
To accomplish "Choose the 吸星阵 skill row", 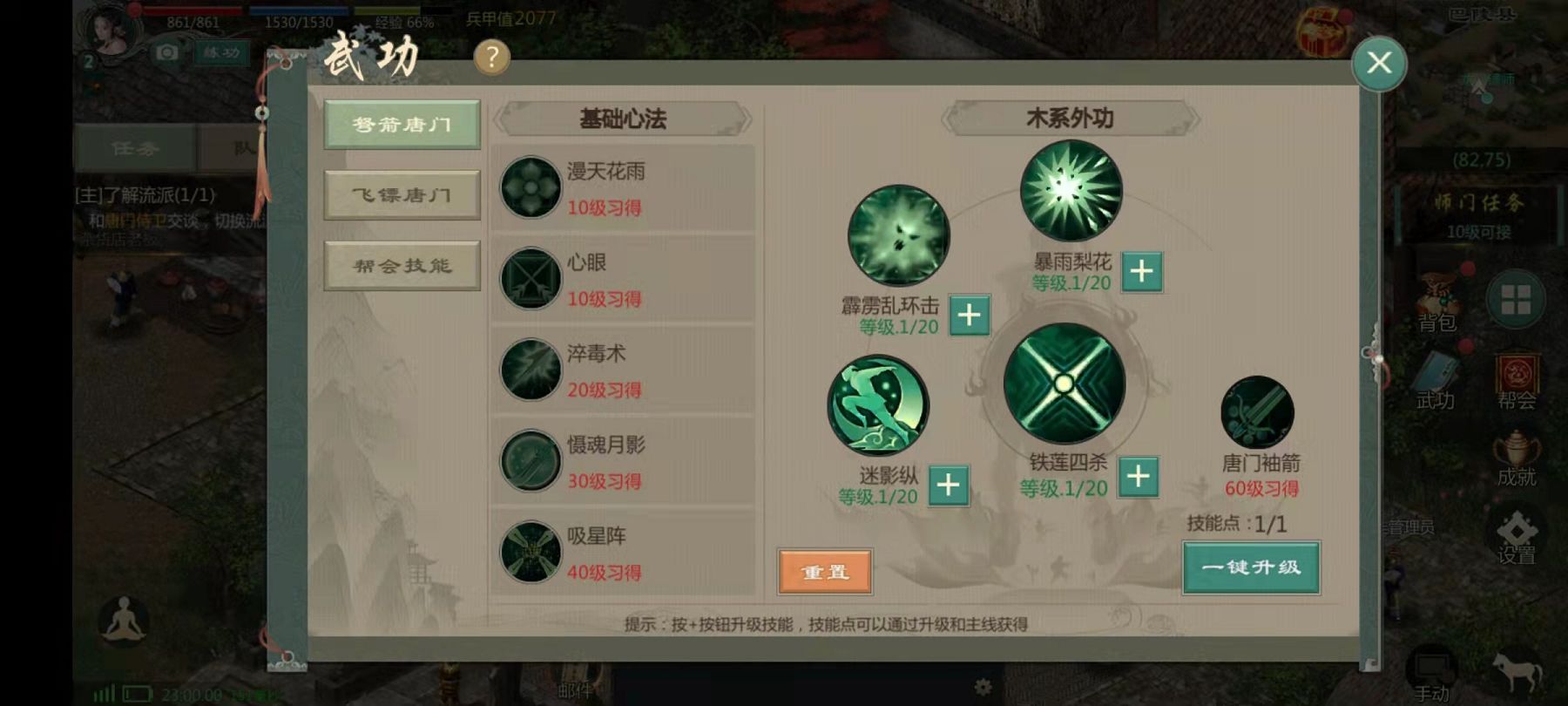I will [623, 553].
